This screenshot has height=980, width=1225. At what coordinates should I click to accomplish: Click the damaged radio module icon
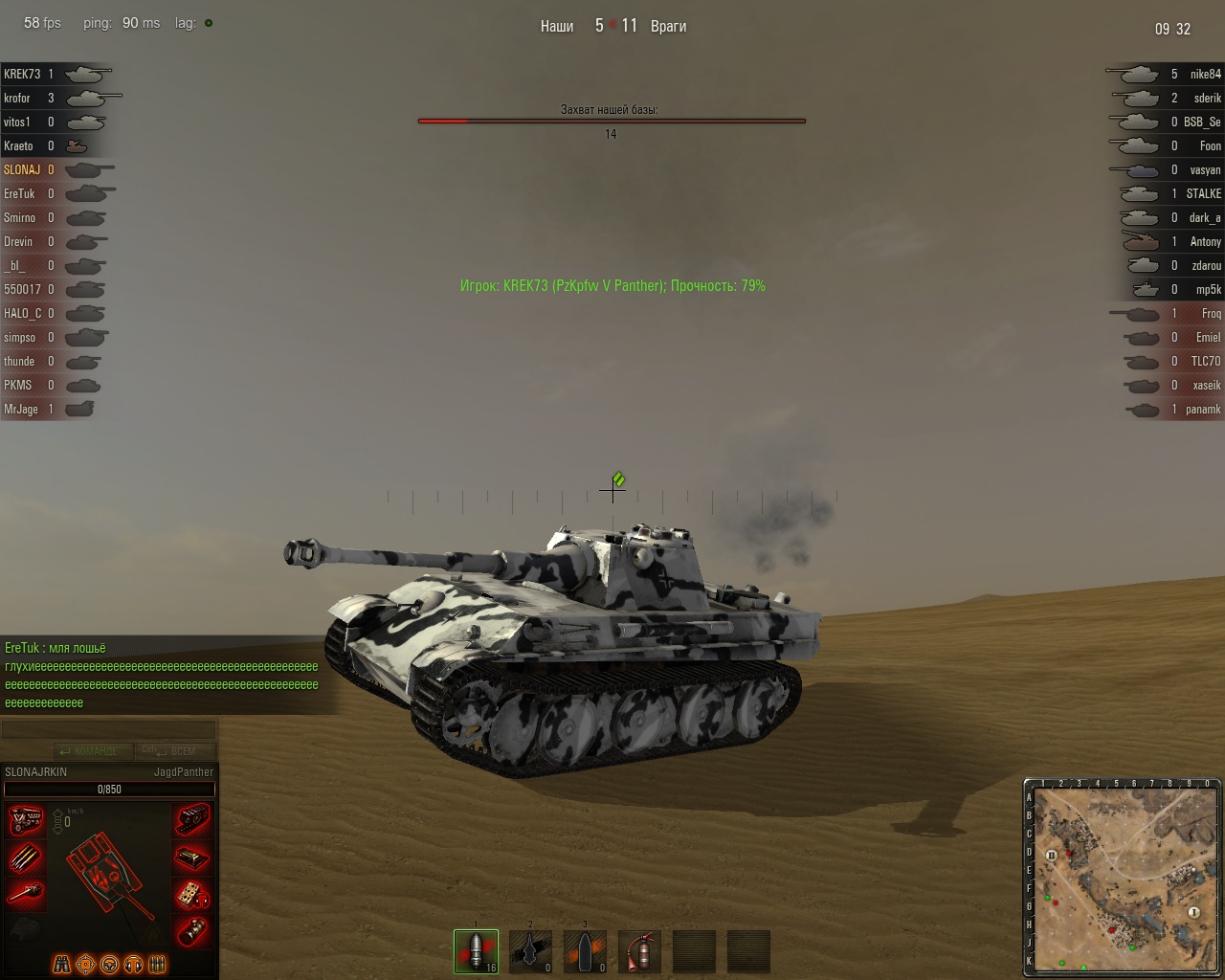[x=192, y=894]
